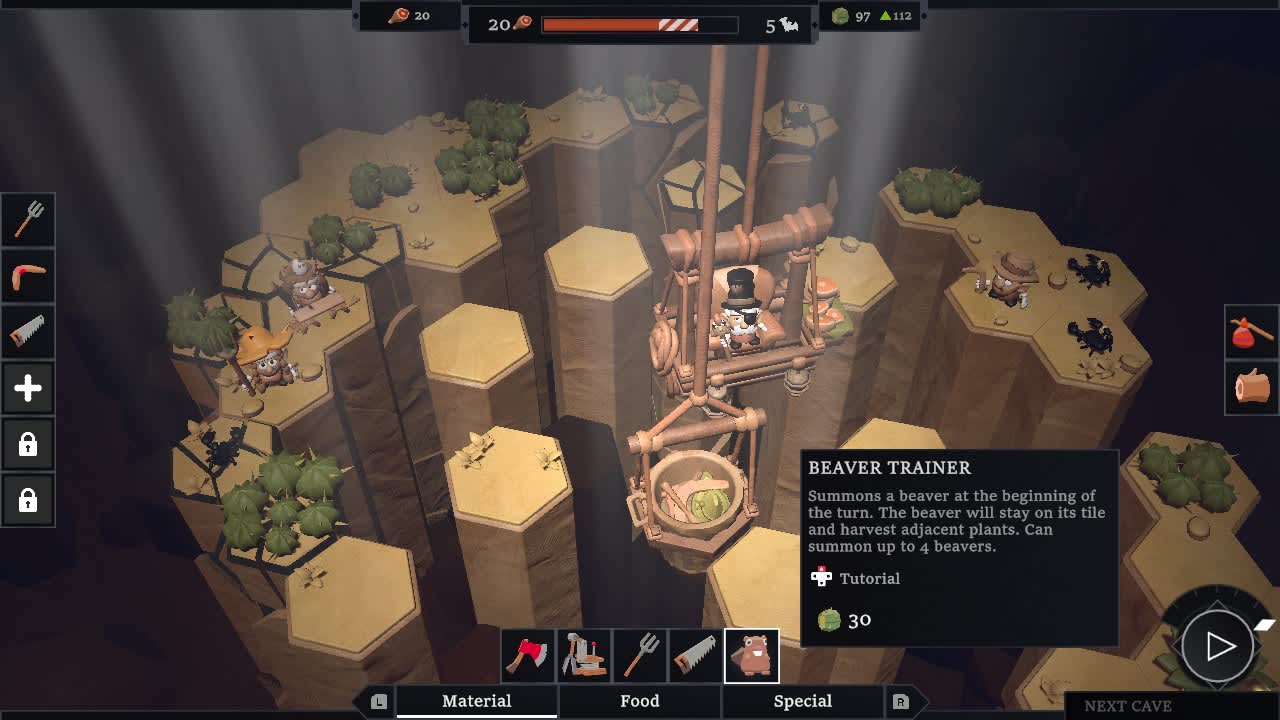Open the Material tab
1280x720 pixels.
coord(477,701)
